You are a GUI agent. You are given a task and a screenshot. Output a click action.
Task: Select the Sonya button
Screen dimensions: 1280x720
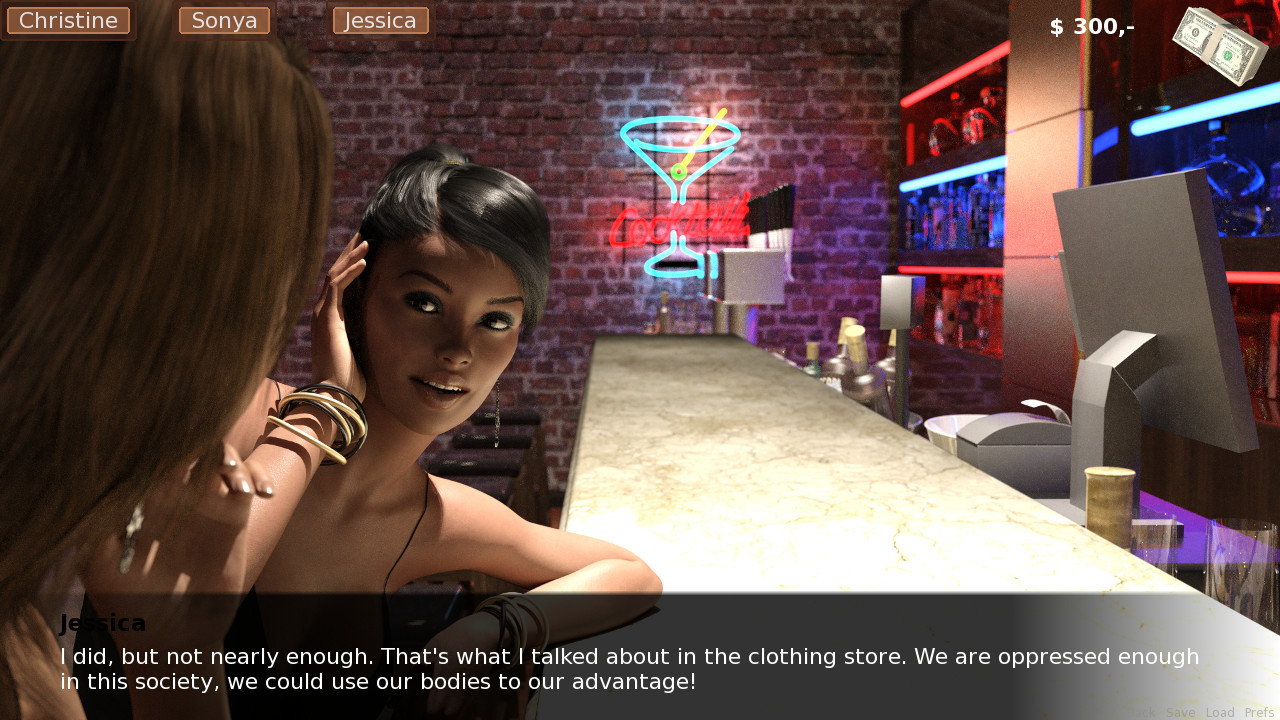pos(224,21)
